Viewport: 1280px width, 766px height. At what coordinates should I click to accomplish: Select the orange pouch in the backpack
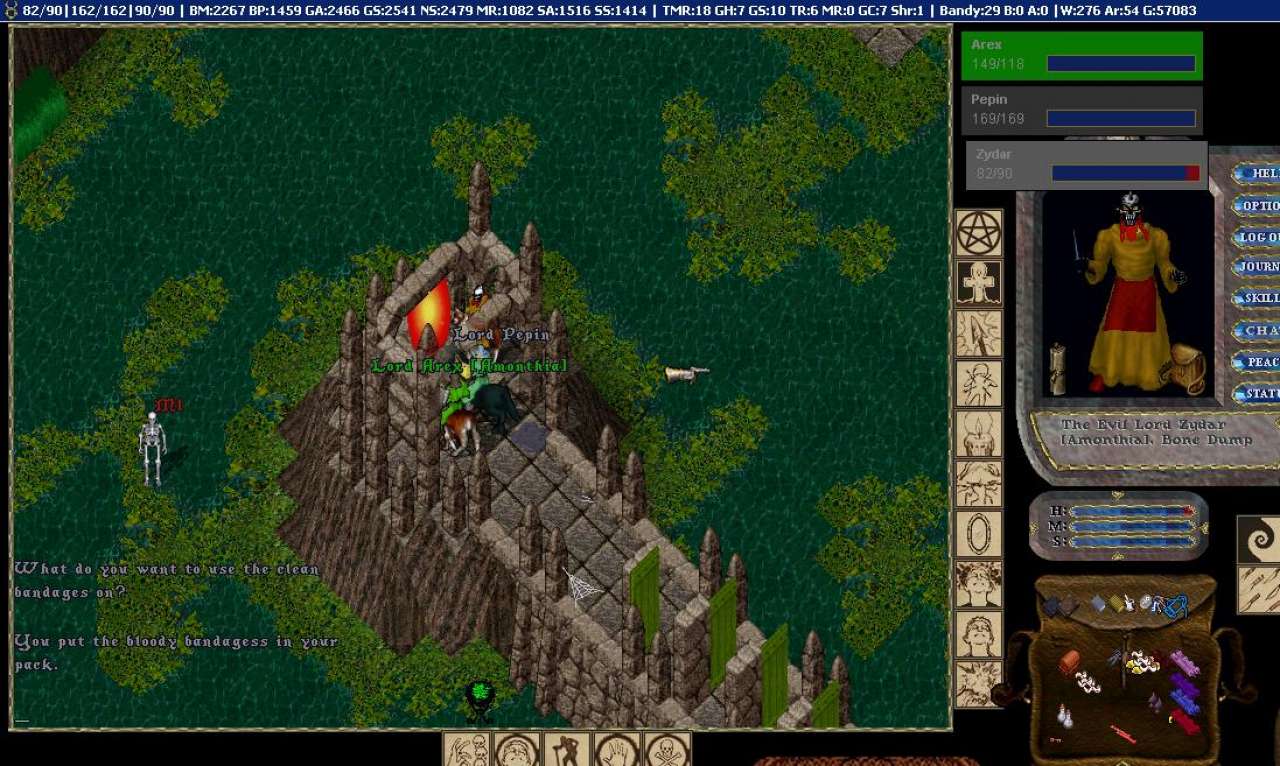tap(1069, 662)
